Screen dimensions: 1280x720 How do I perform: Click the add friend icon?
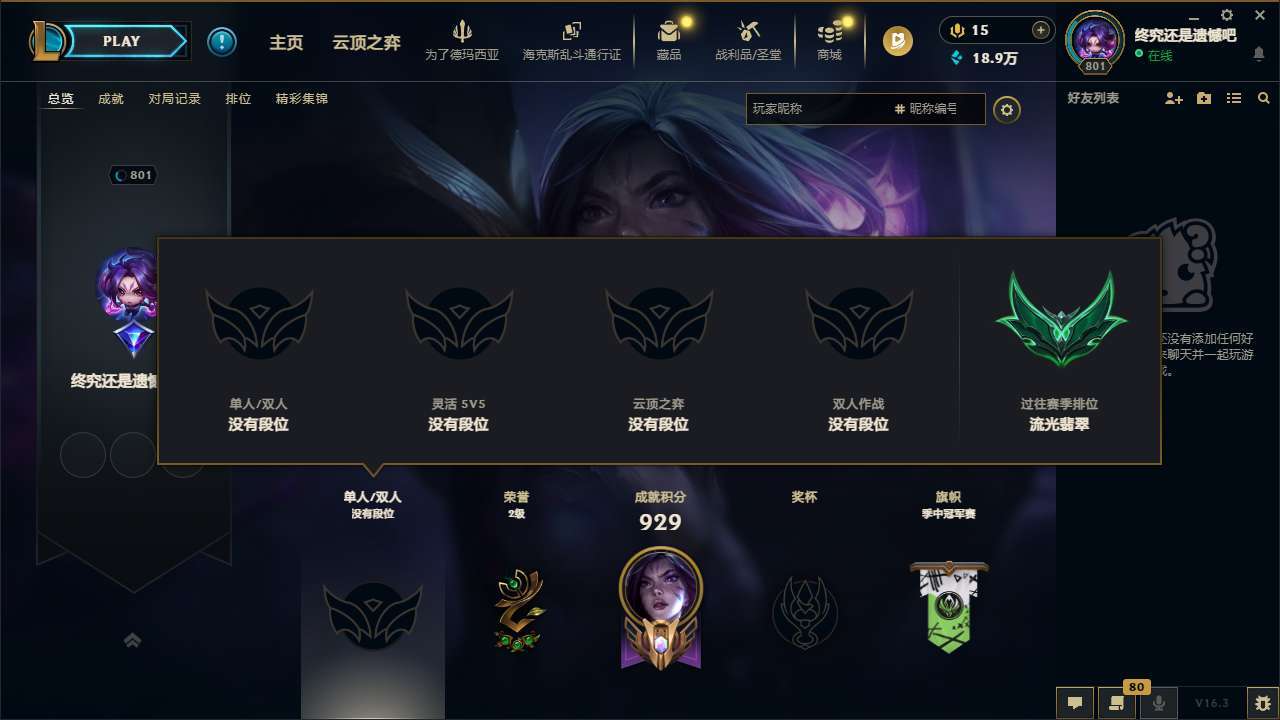(x=1172, y=99)
